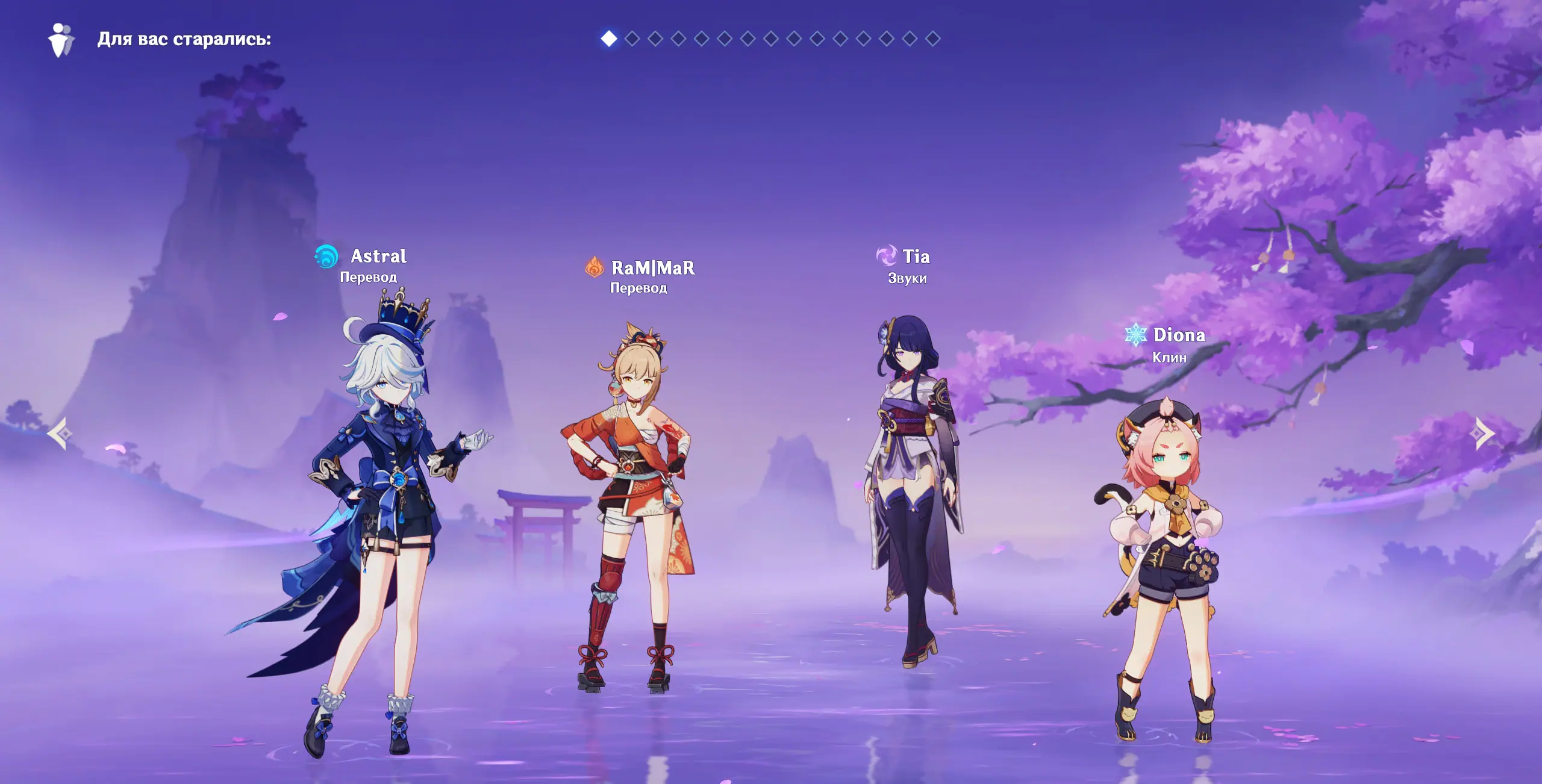Select Astral's name label

pos(378,257)
